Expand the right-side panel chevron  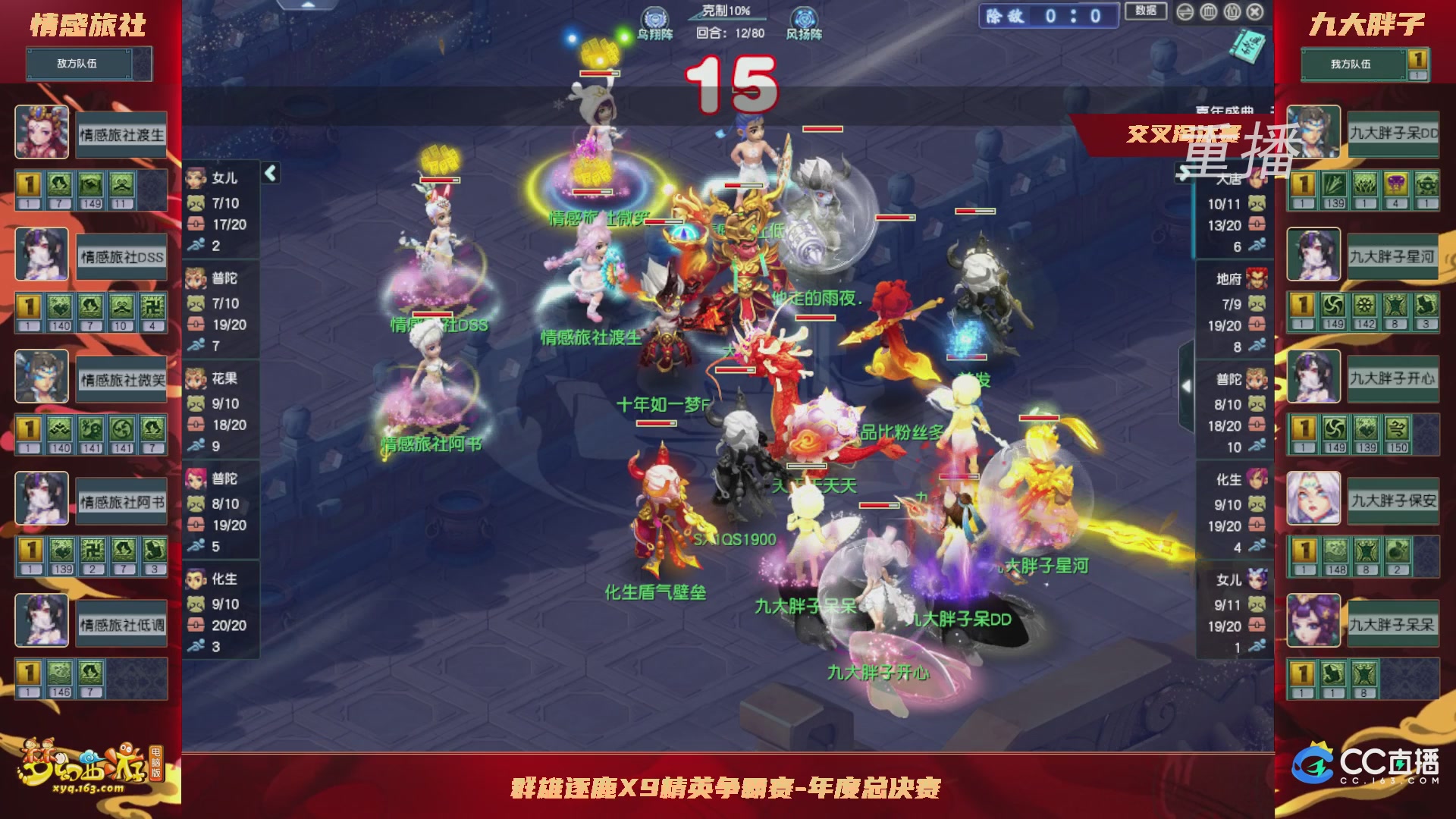coord(1187,386)
